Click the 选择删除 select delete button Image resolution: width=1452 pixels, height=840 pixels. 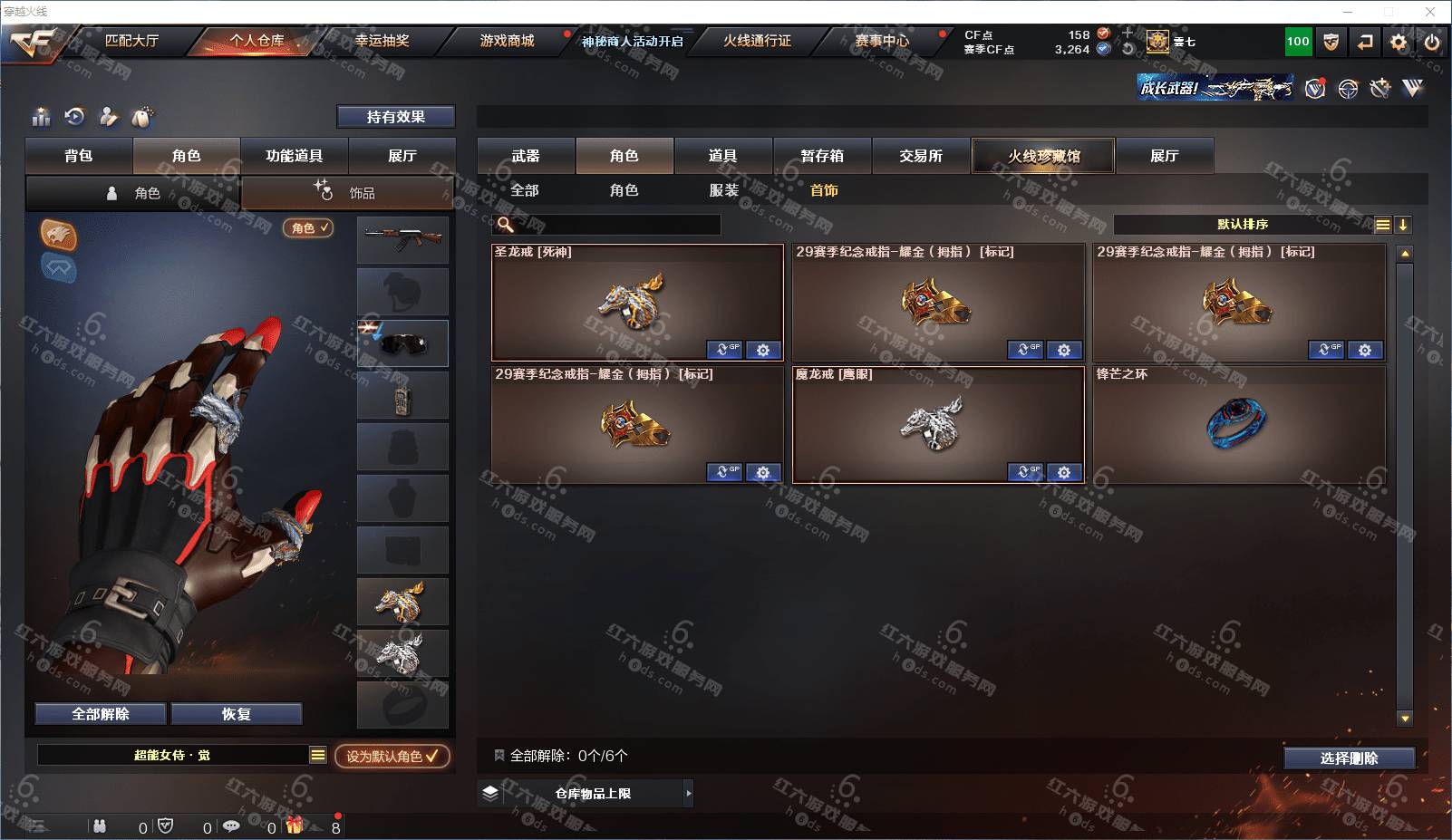(1349, 758)
